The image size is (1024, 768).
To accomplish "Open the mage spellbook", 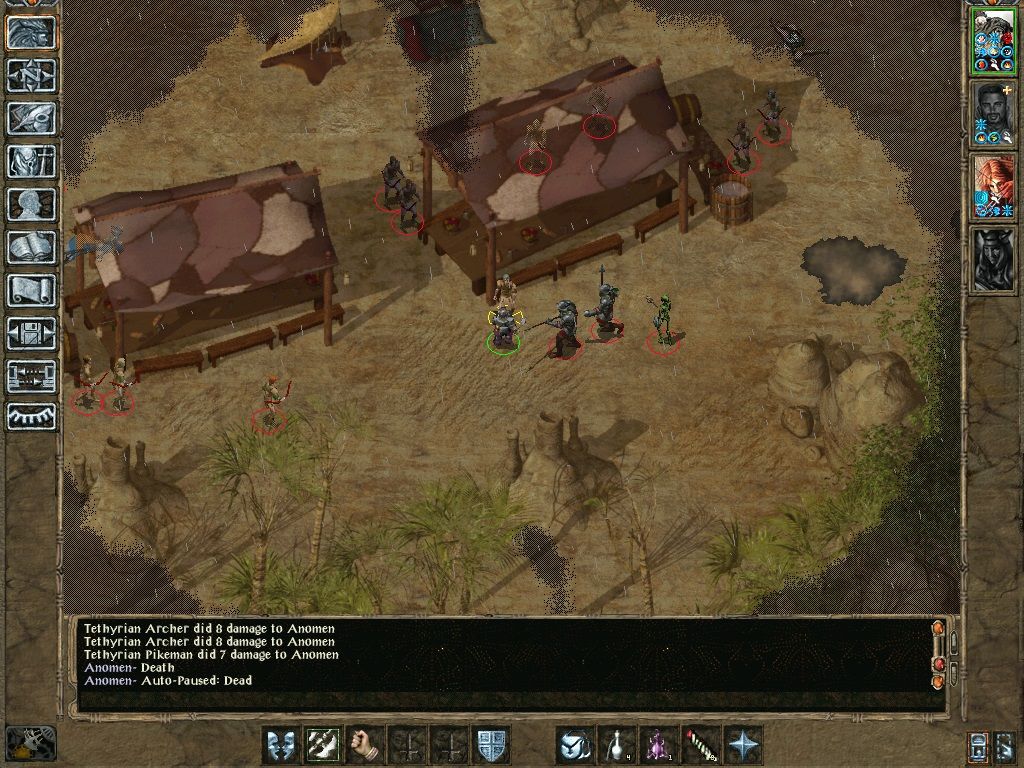I will click(x=31, y=247).
